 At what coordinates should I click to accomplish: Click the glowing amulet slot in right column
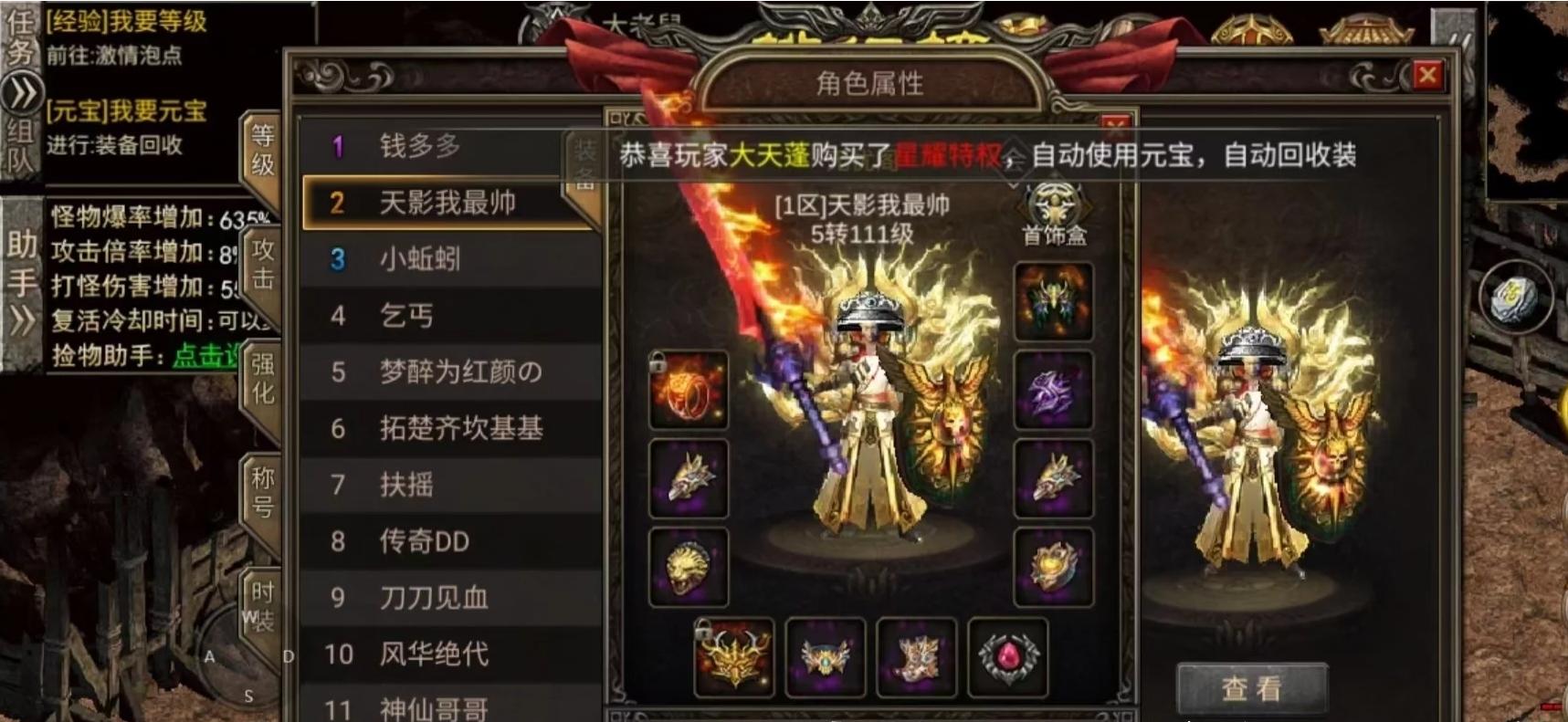[1053, 566]
